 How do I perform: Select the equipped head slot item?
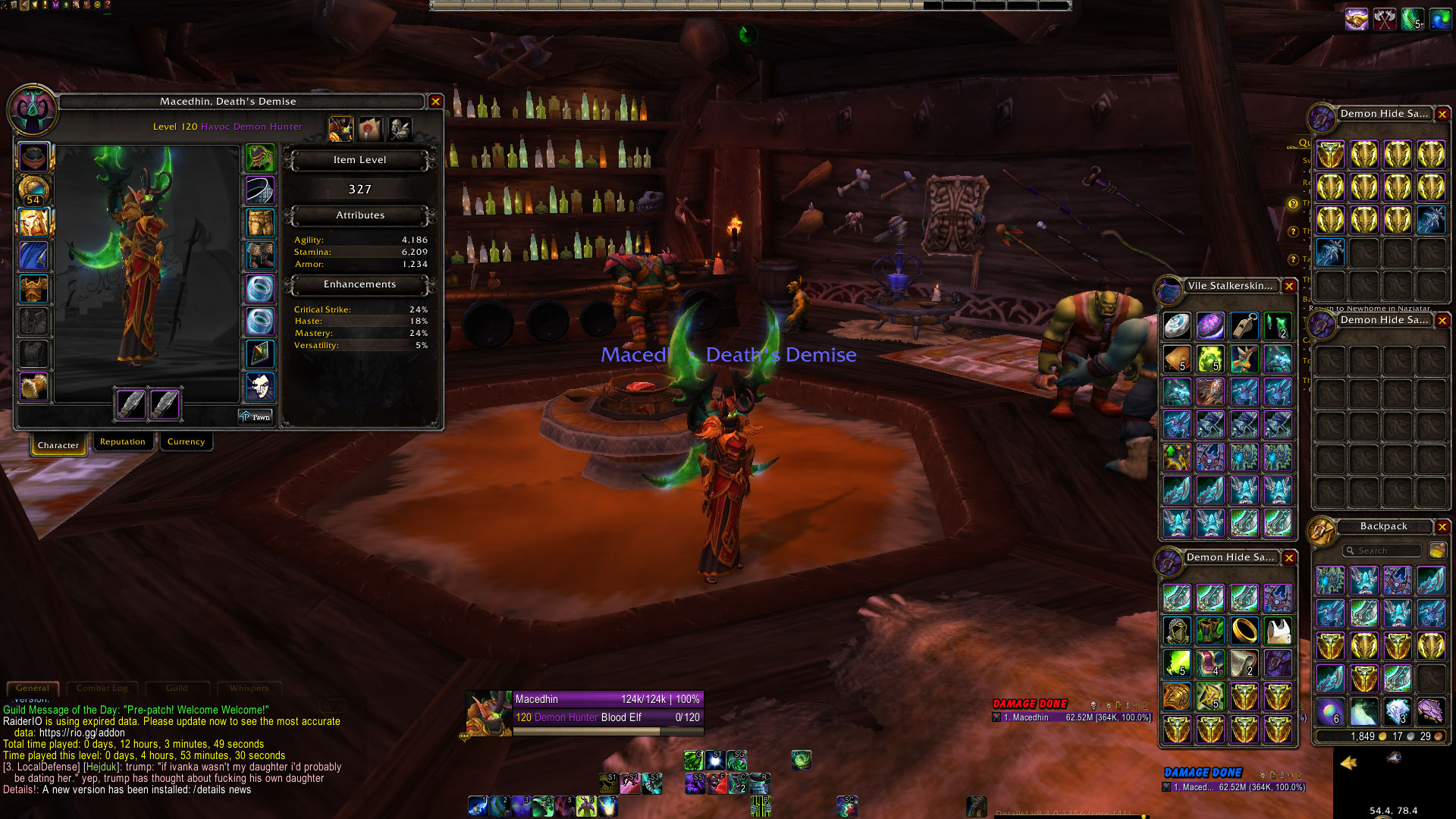33,157
